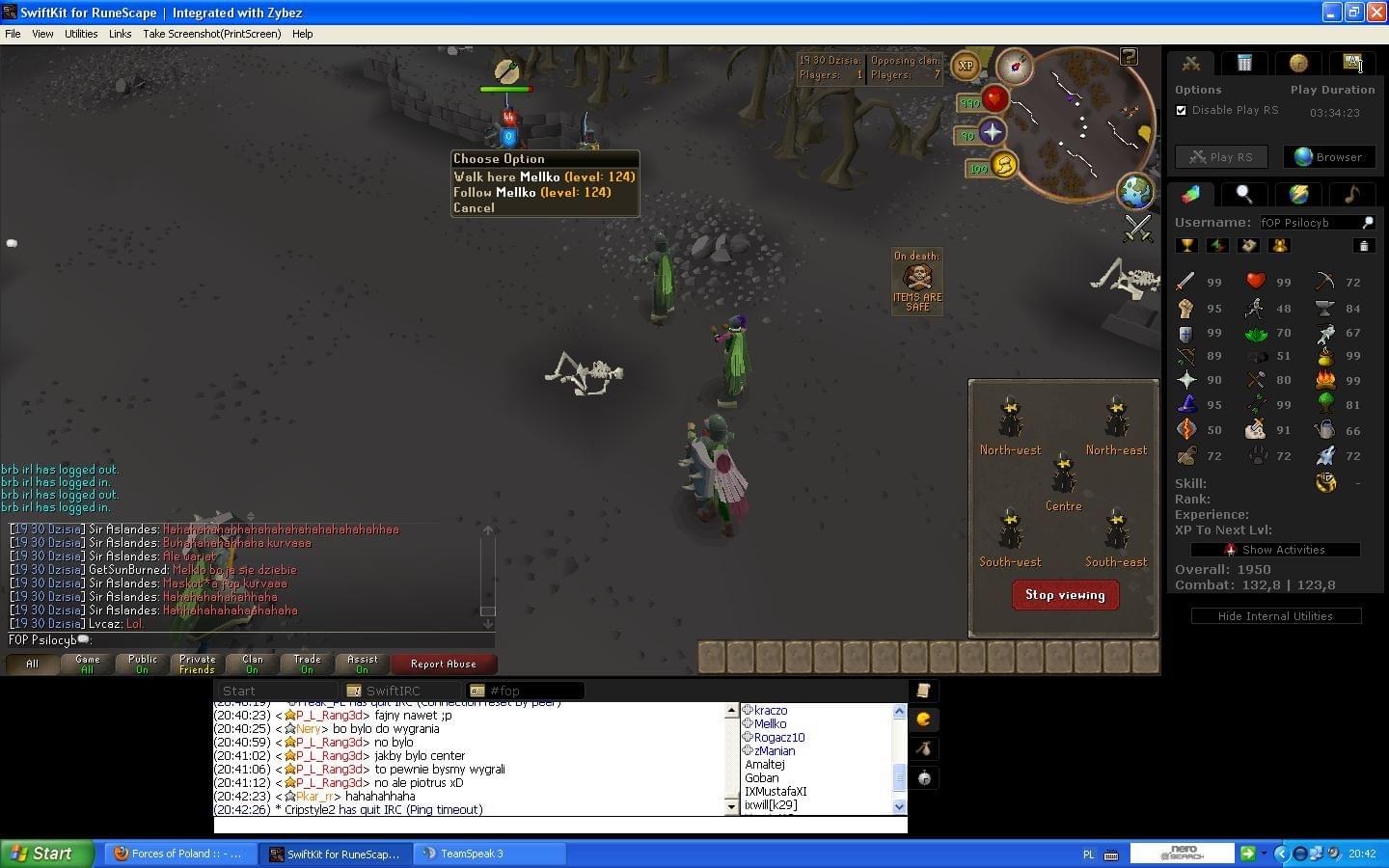
Task: Open the Take Screenshot(PrintScreen) menu item
Action: click(x=212, y=34)
